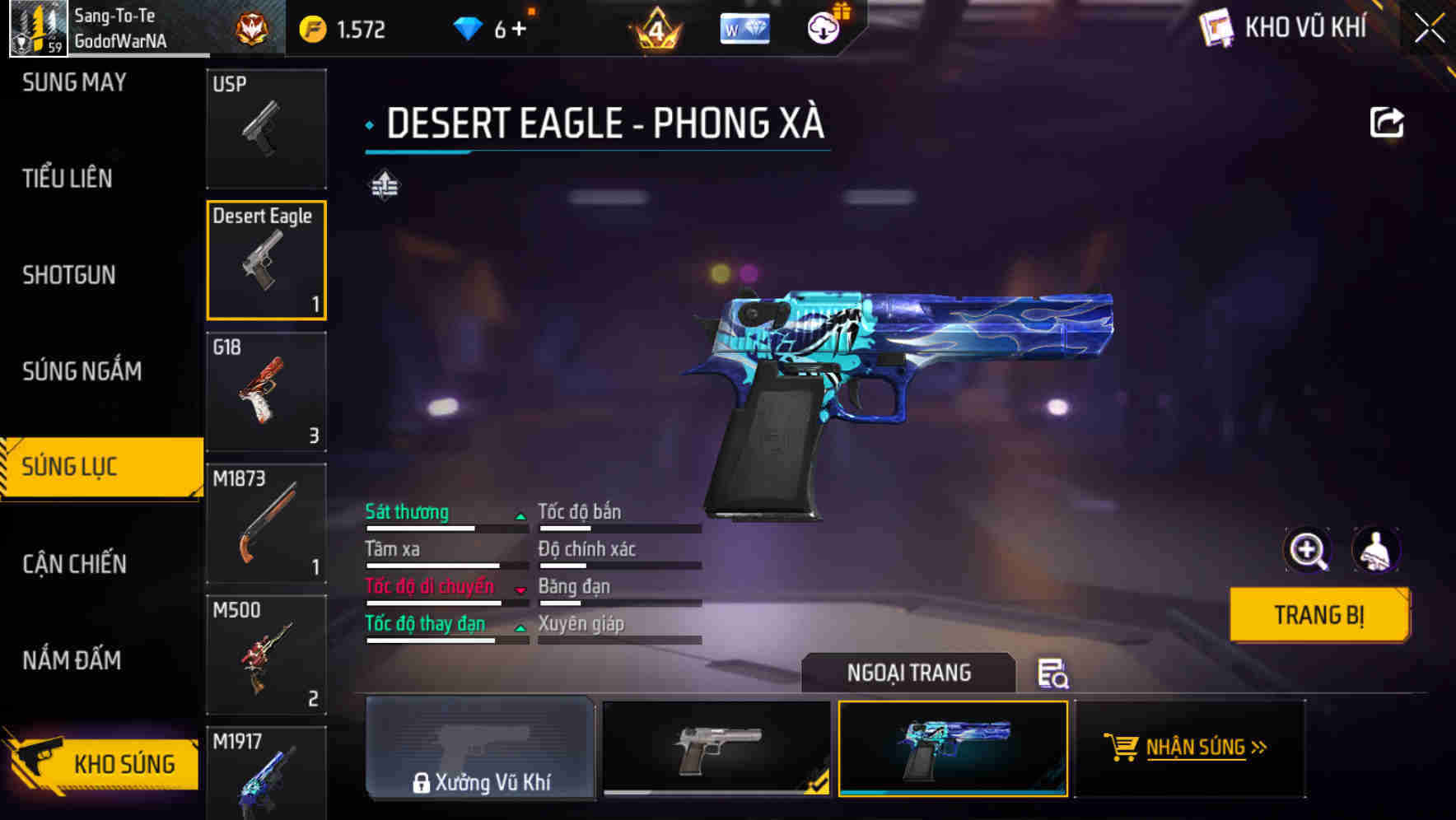The width and height of the screenshot is (1456, 820).
Task: Click the share icon for Desert Eagle
Action: pos(1388,122)
